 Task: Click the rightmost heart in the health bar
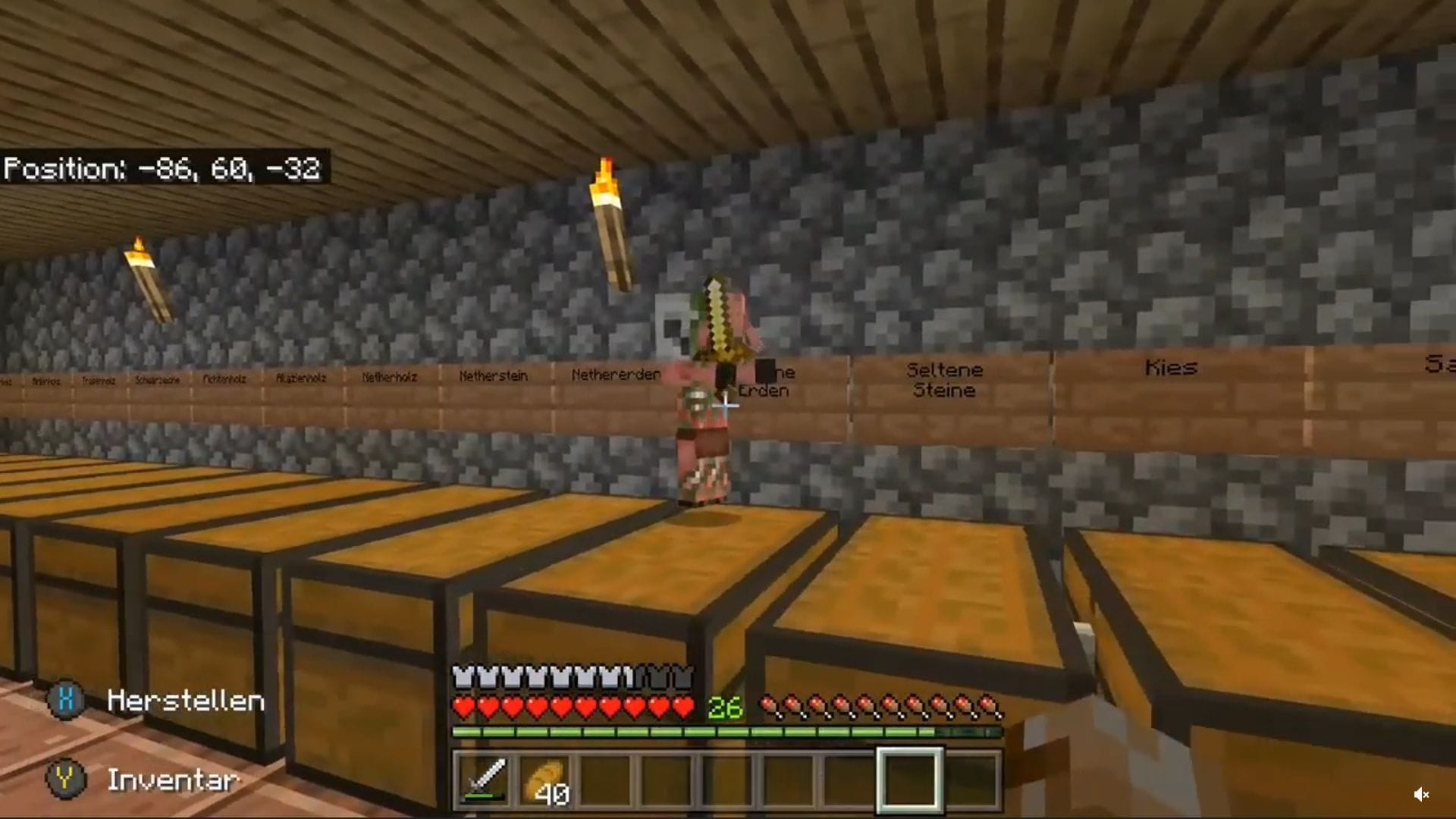click(682, 706)
